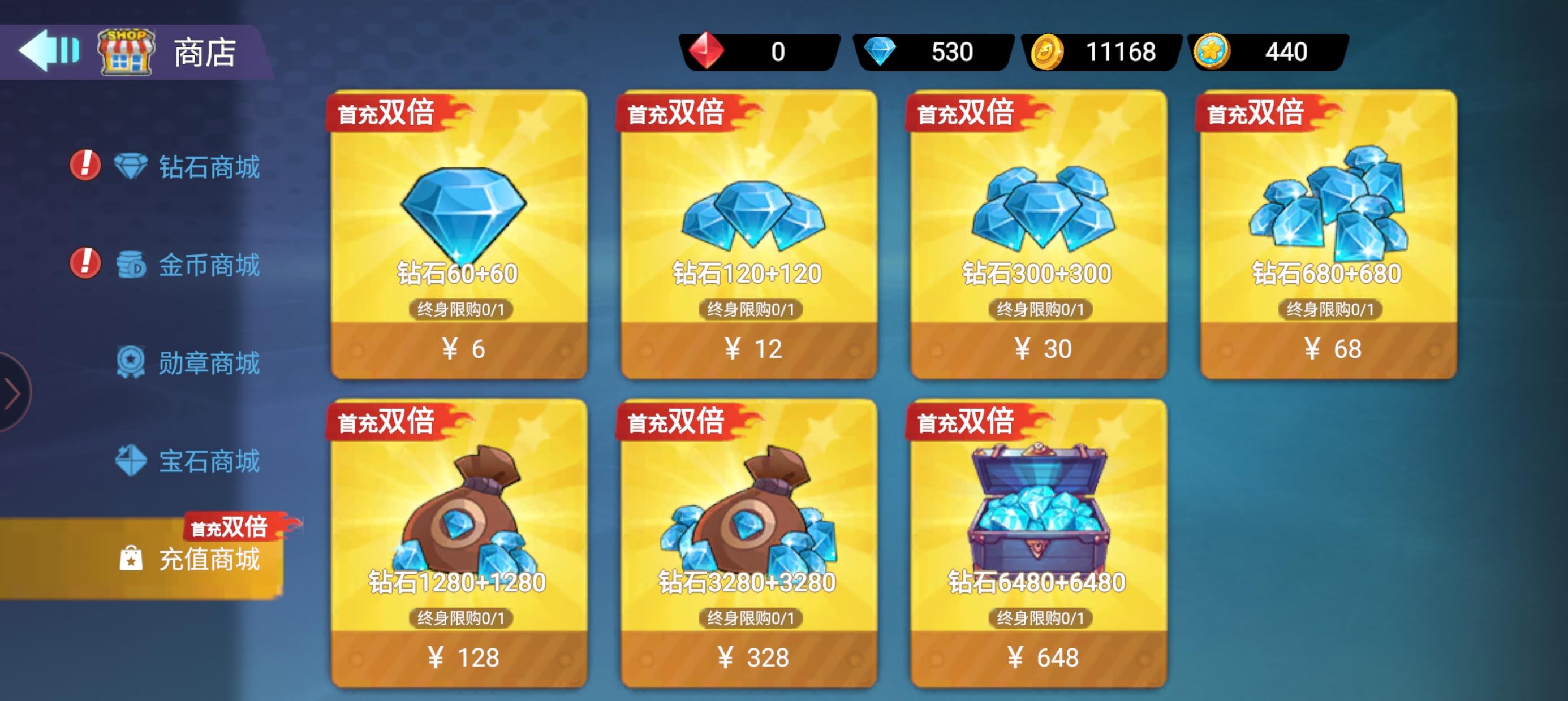This screenshot has height=701, width=1568.
Task: Buy the ¥6 钻石60+60 pack
Action: tap(461, 347)
